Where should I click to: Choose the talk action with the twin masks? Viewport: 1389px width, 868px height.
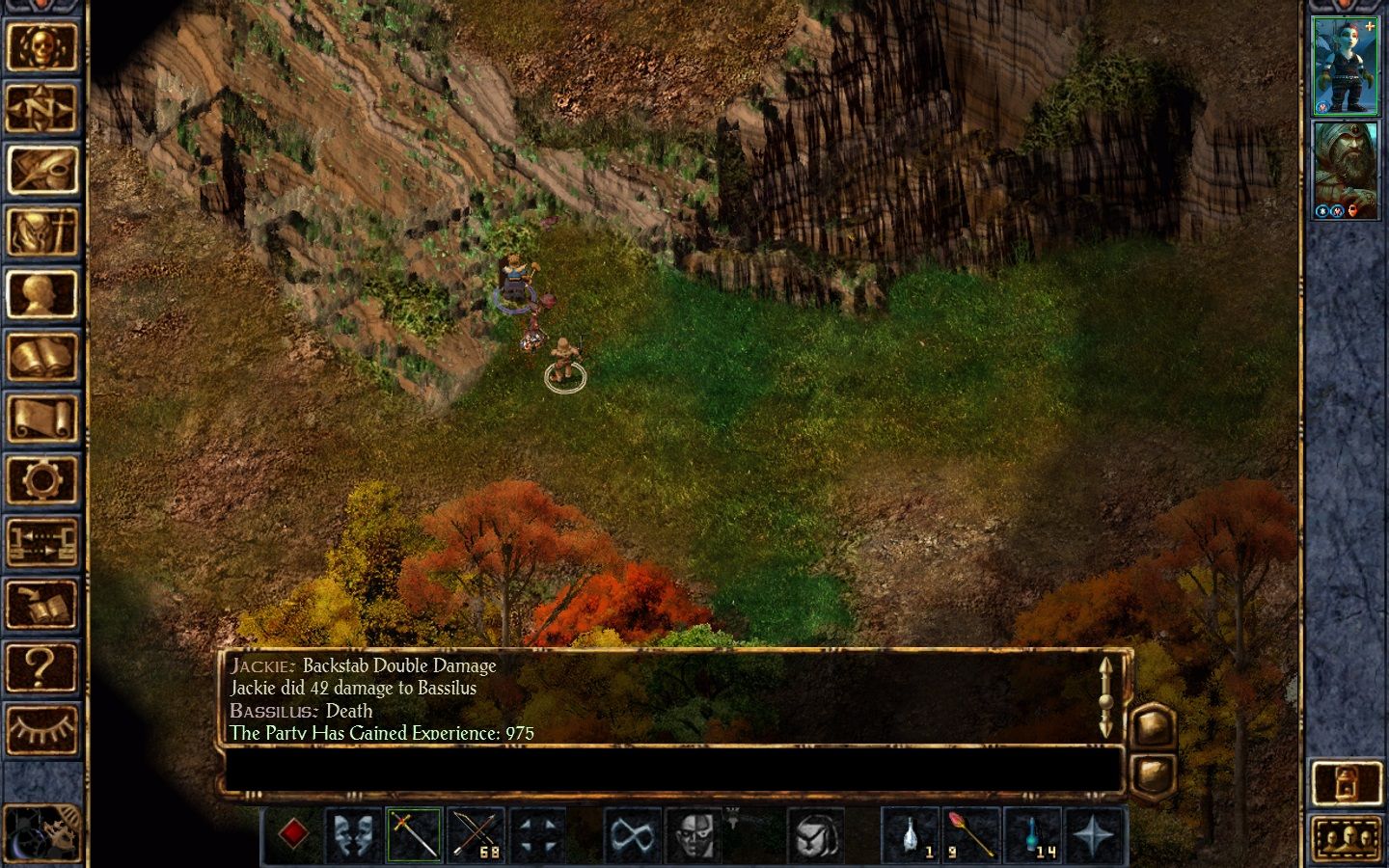[354, 834]
